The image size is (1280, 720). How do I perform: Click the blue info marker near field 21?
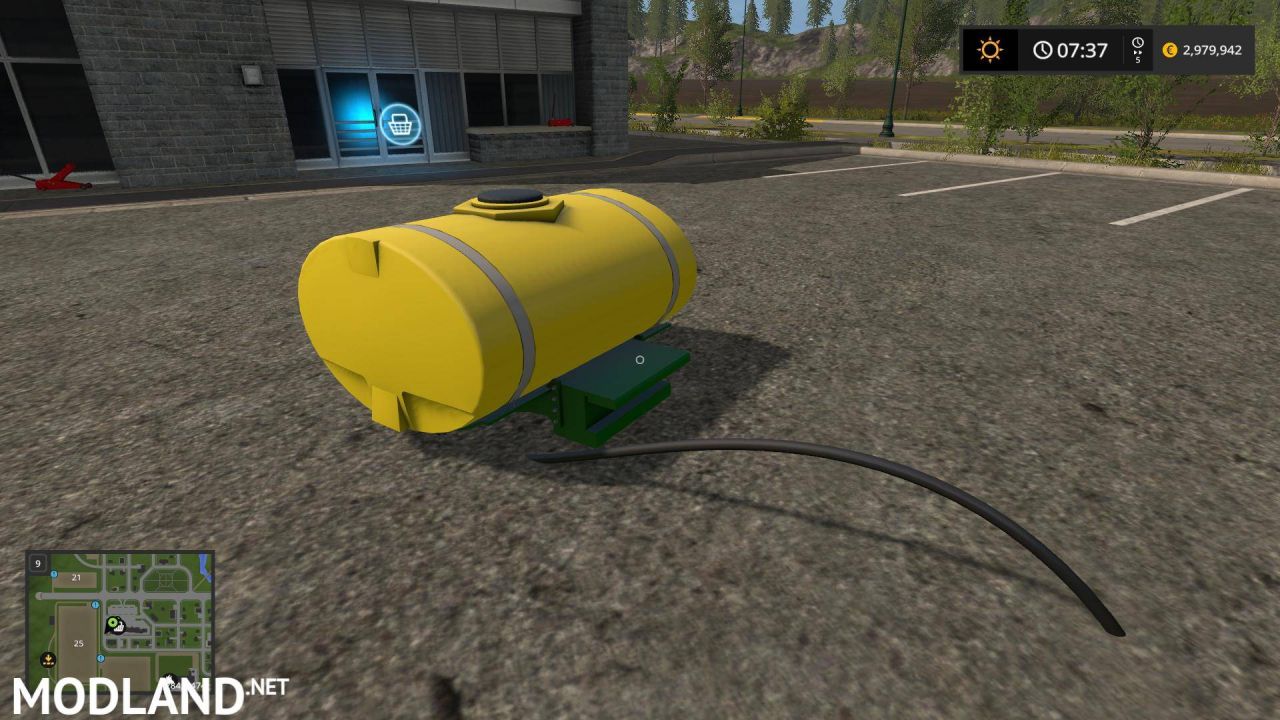point(53,574)
